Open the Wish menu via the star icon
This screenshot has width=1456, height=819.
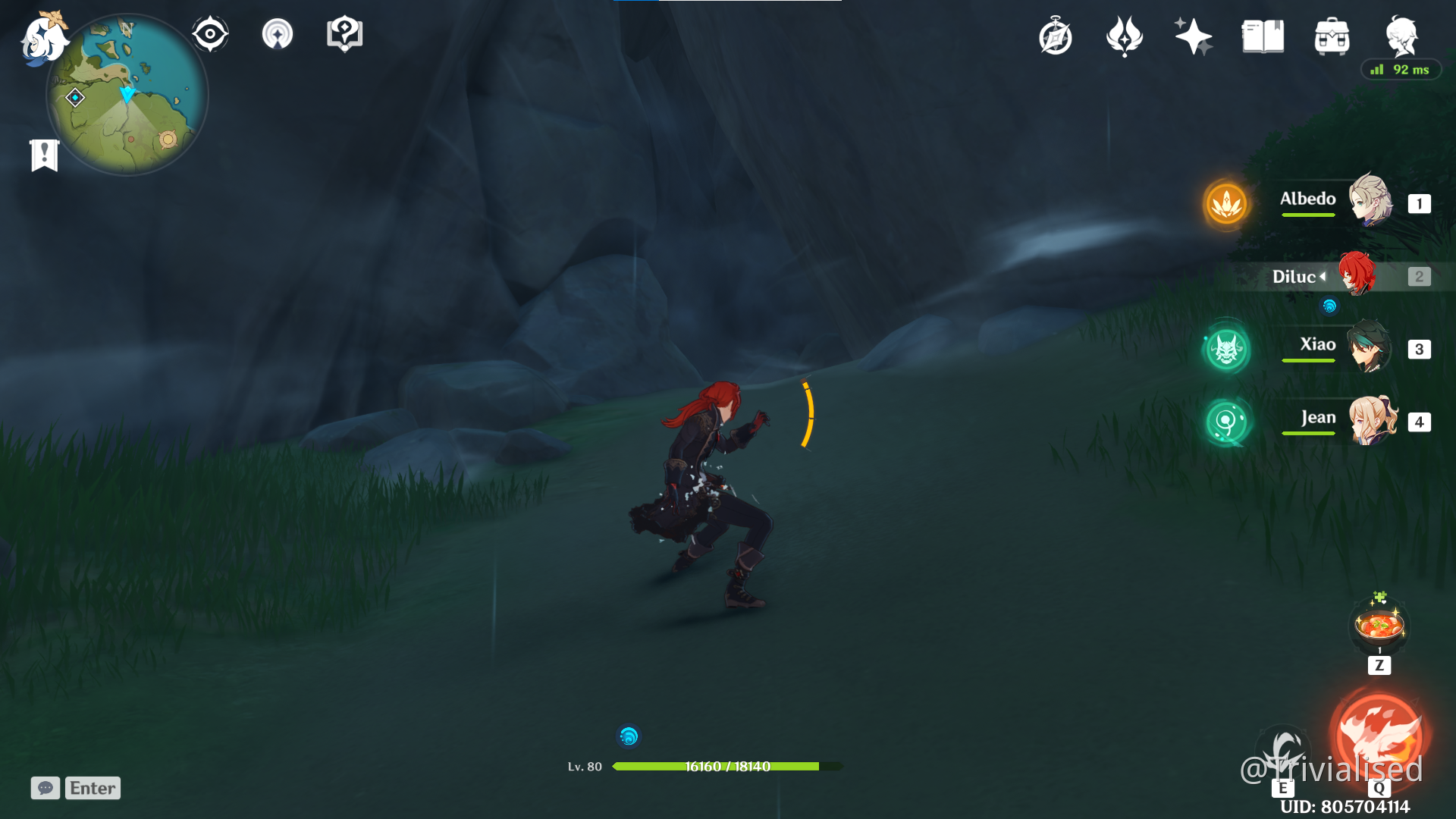[x=1192, y=35]
